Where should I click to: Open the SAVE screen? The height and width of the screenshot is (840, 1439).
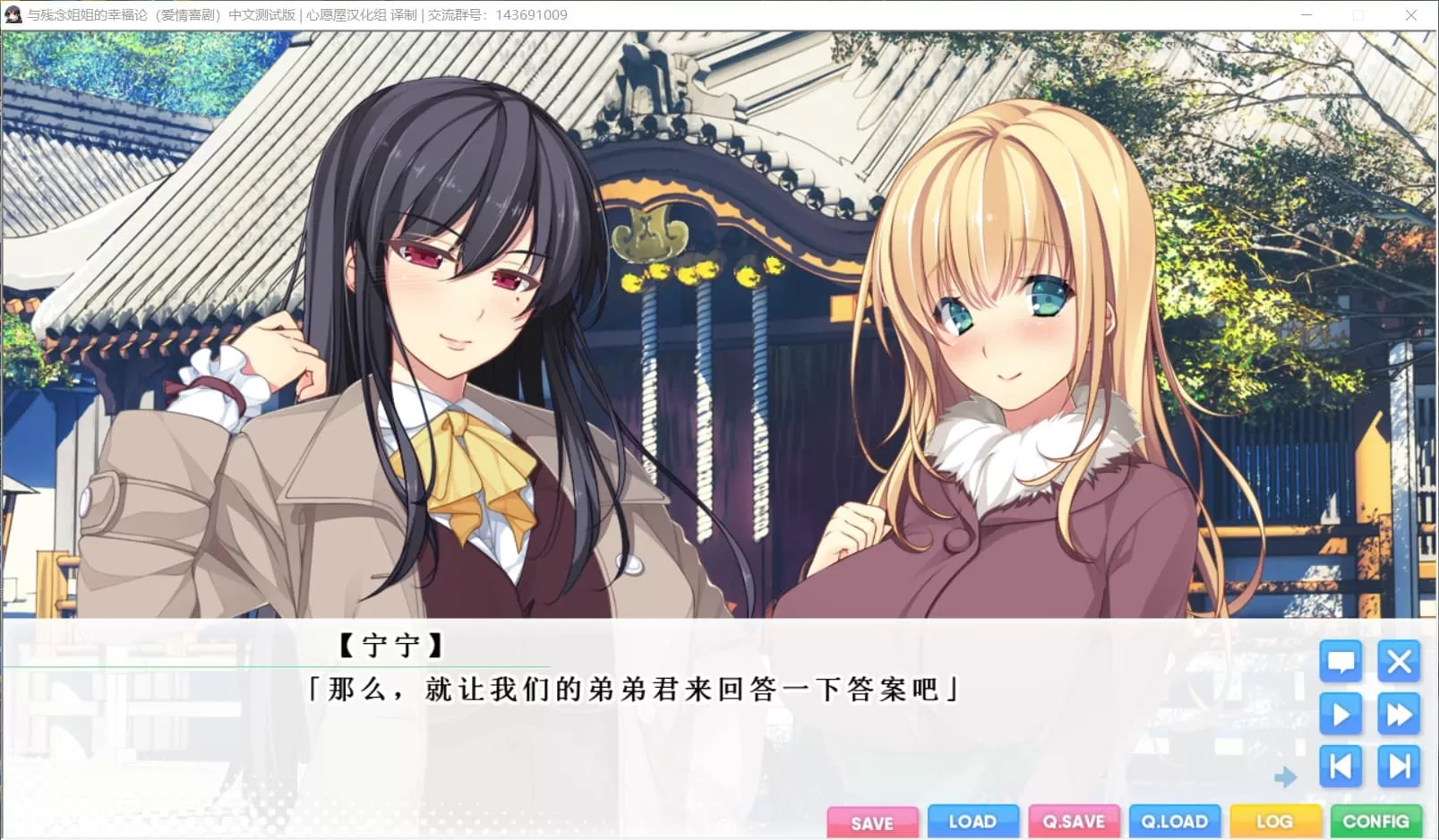click(x=873, y=821)
